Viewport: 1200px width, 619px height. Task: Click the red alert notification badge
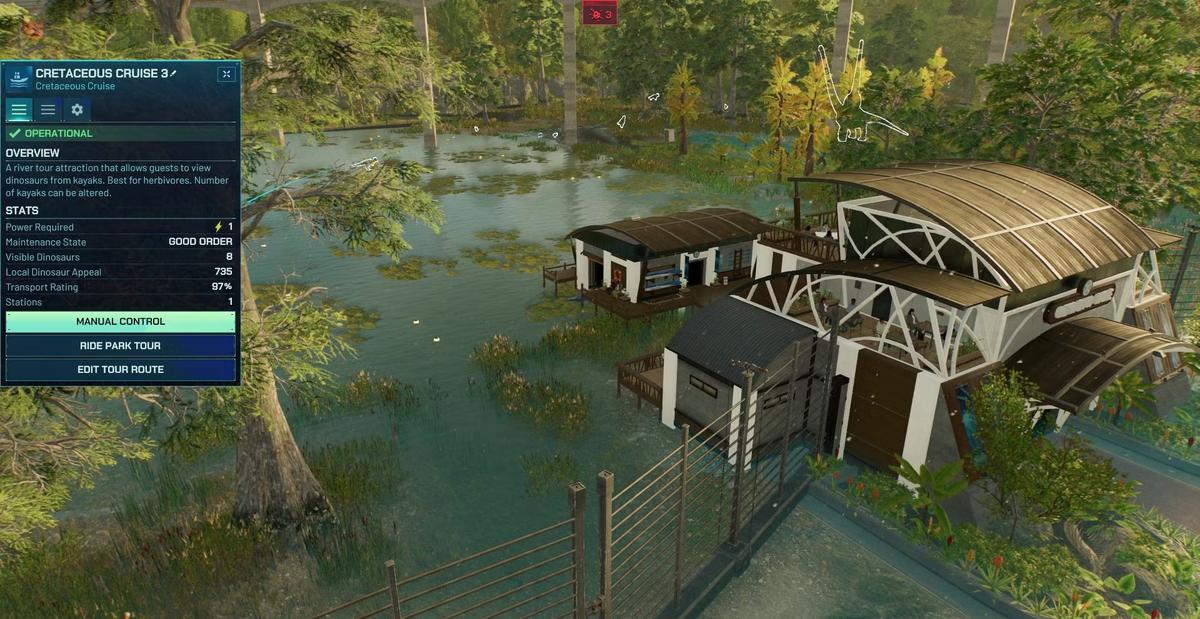pyautogui.click(x=599, y=13)
